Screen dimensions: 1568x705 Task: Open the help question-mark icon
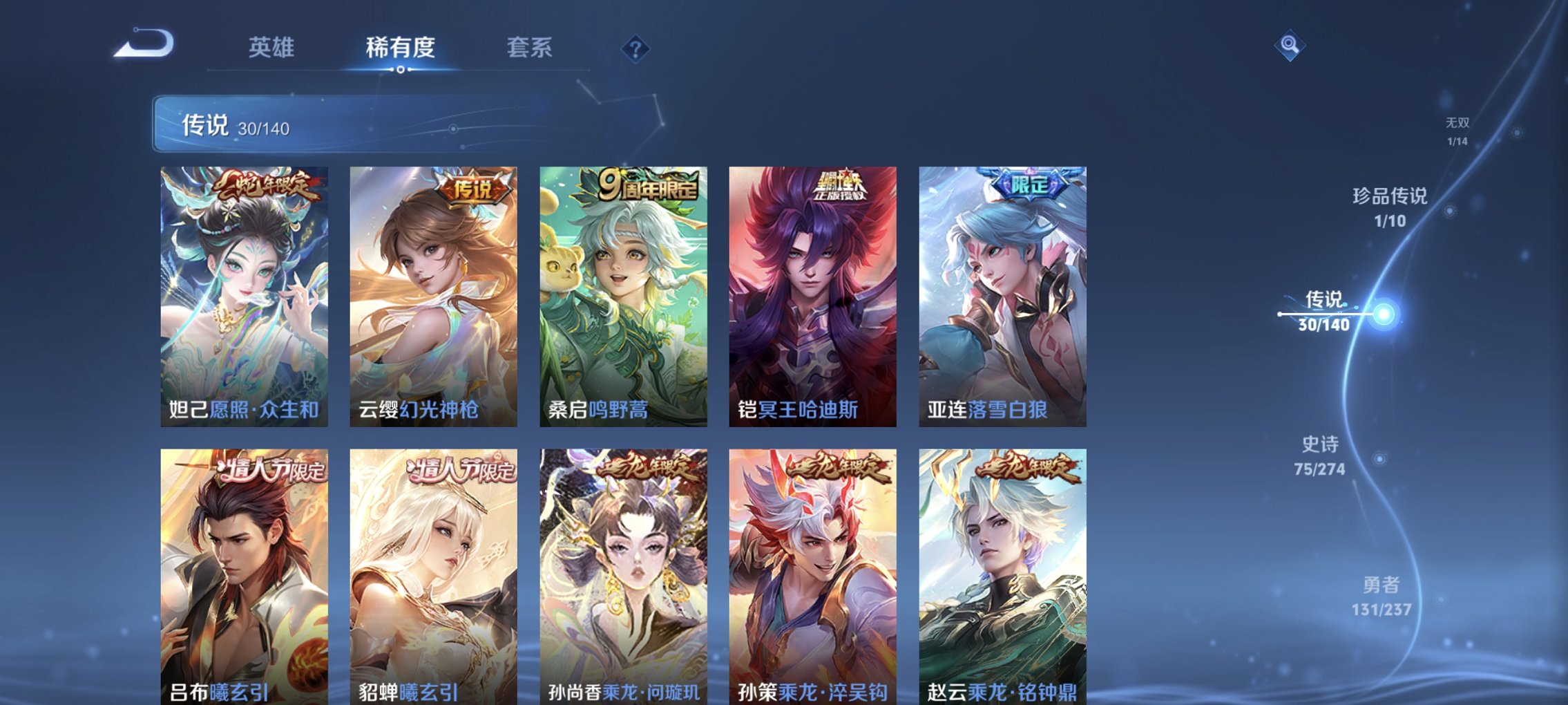[x=637, y=48]
